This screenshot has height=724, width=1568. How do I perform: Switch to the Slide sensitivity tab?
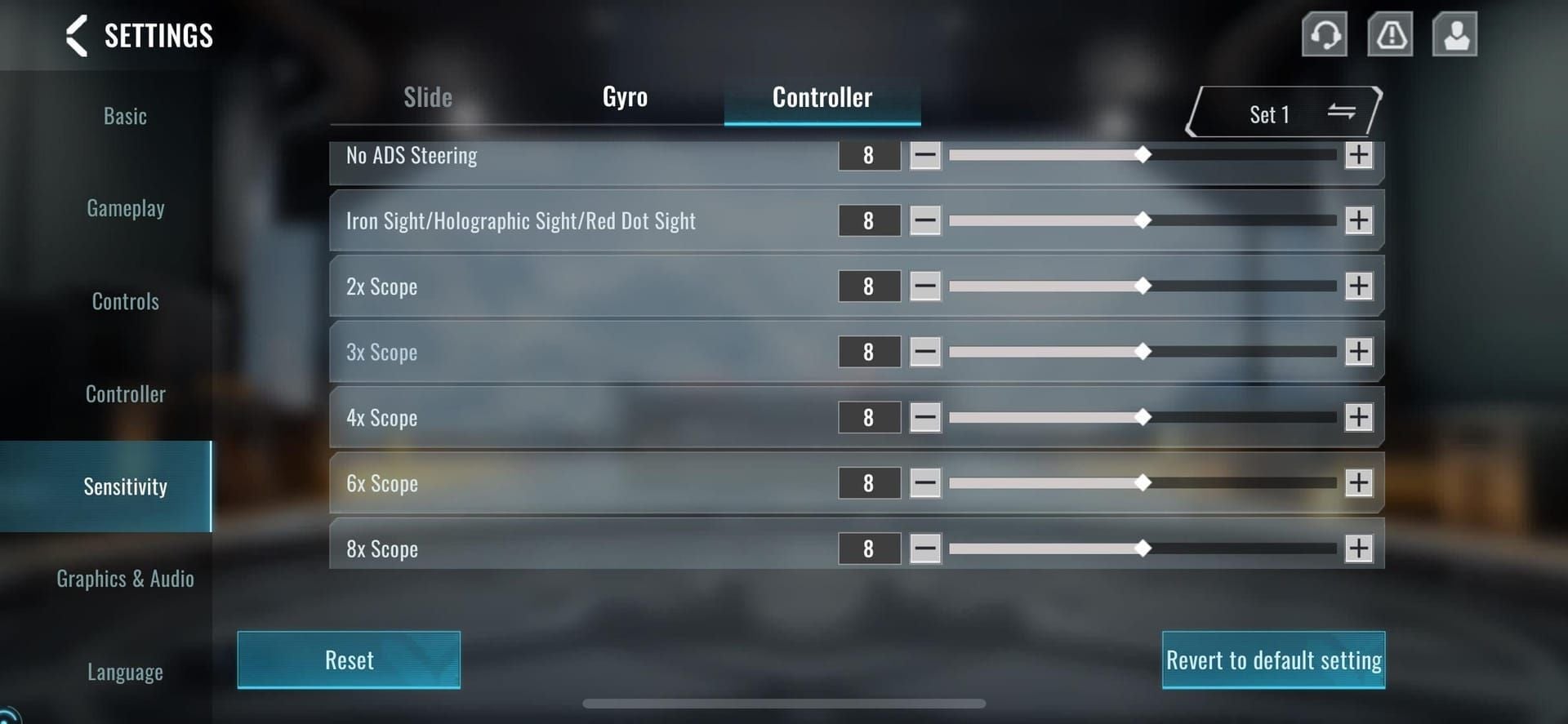[428, 98]
